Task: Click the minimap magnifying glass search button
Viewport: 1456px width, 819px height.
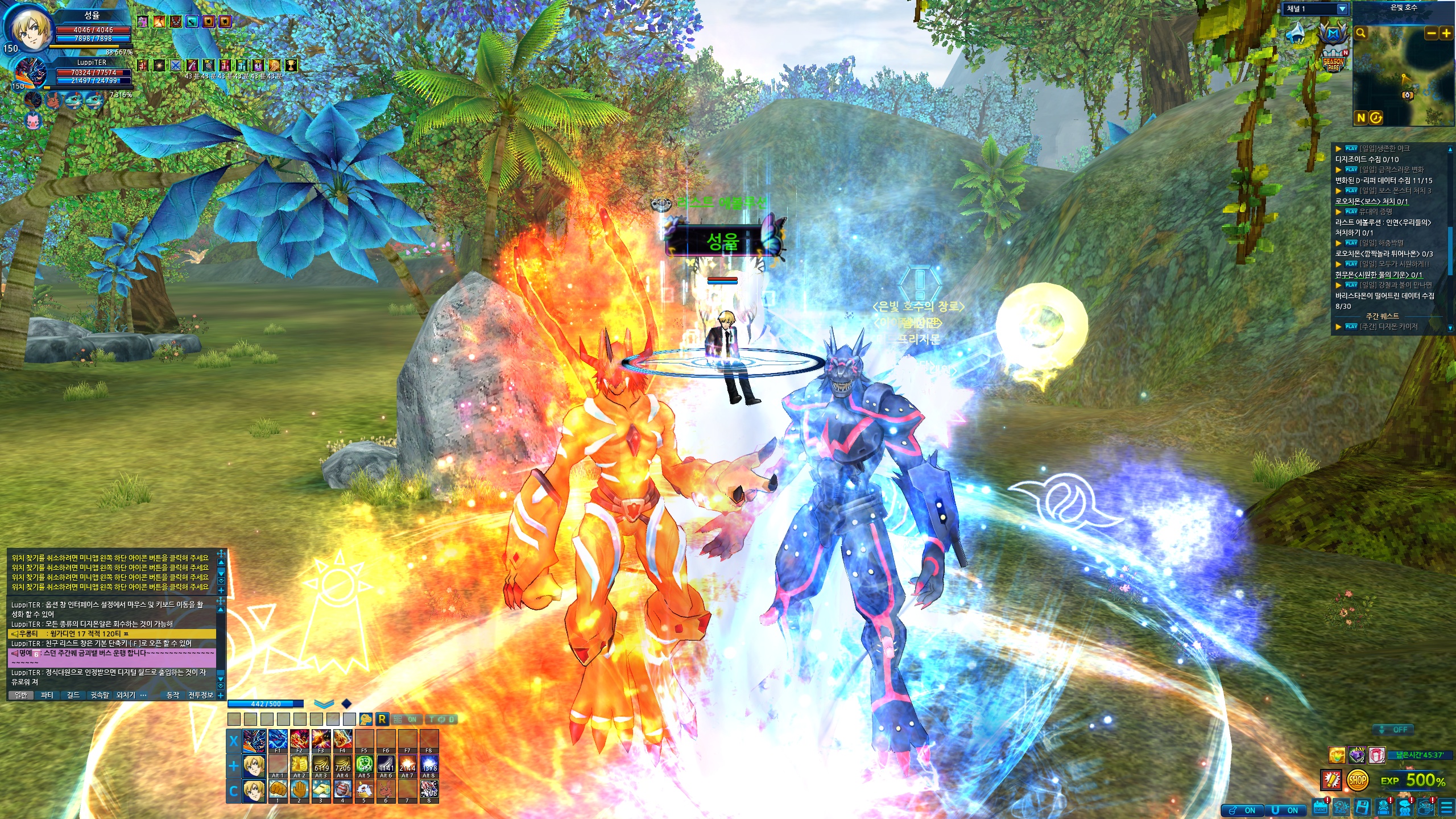Action: pos(1361,33)
